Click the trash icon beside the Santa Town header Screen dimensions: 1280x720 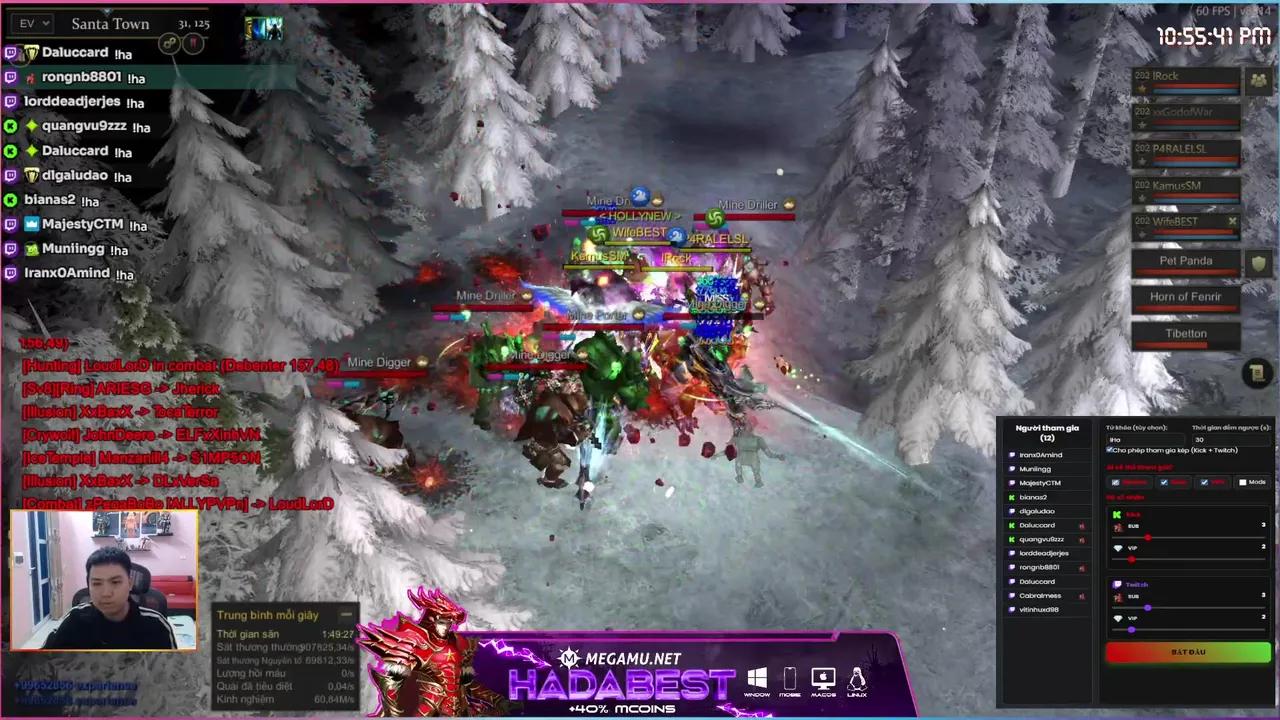(194, 43)
